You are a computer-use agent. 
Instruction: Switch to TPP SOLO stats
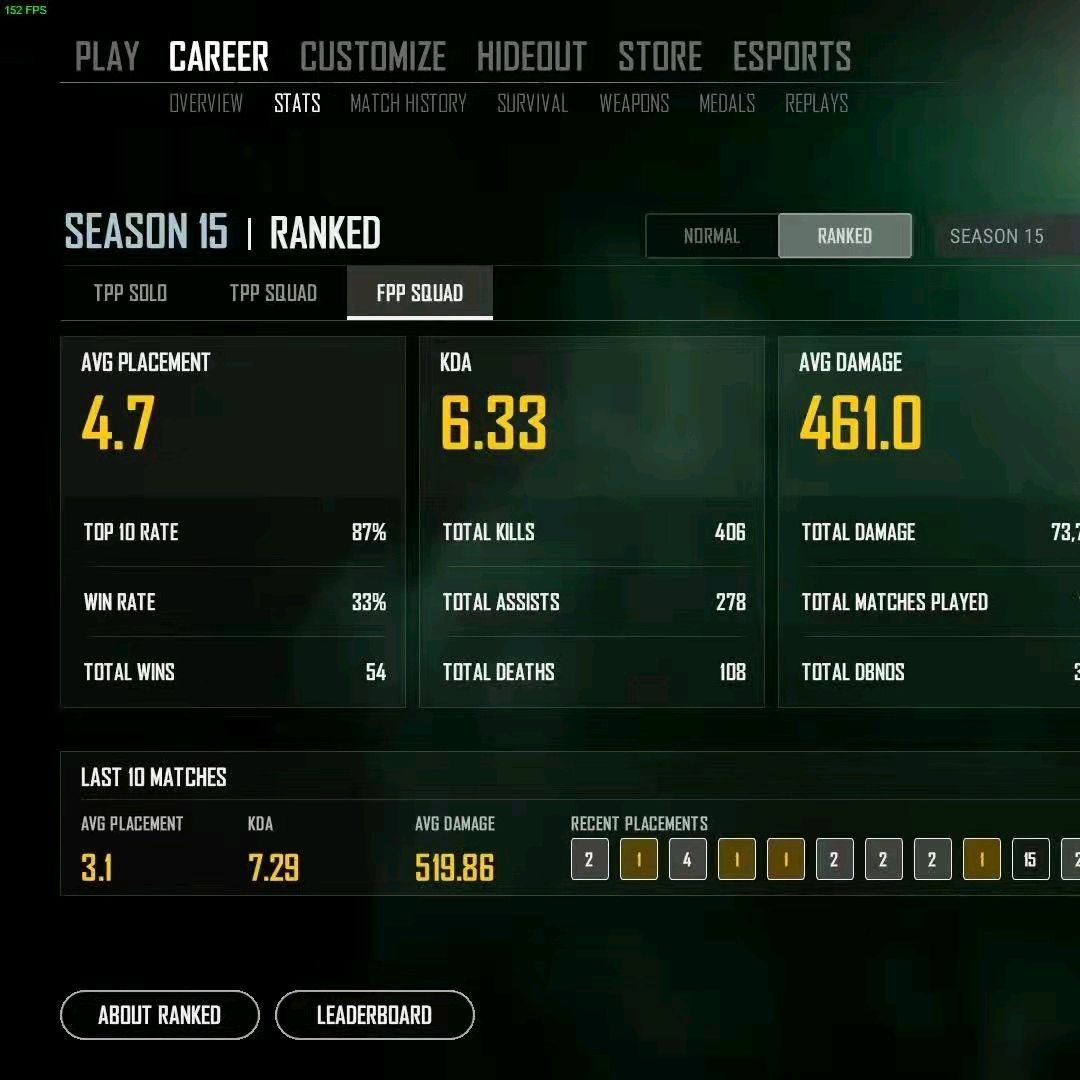click(x=130, y=293)
